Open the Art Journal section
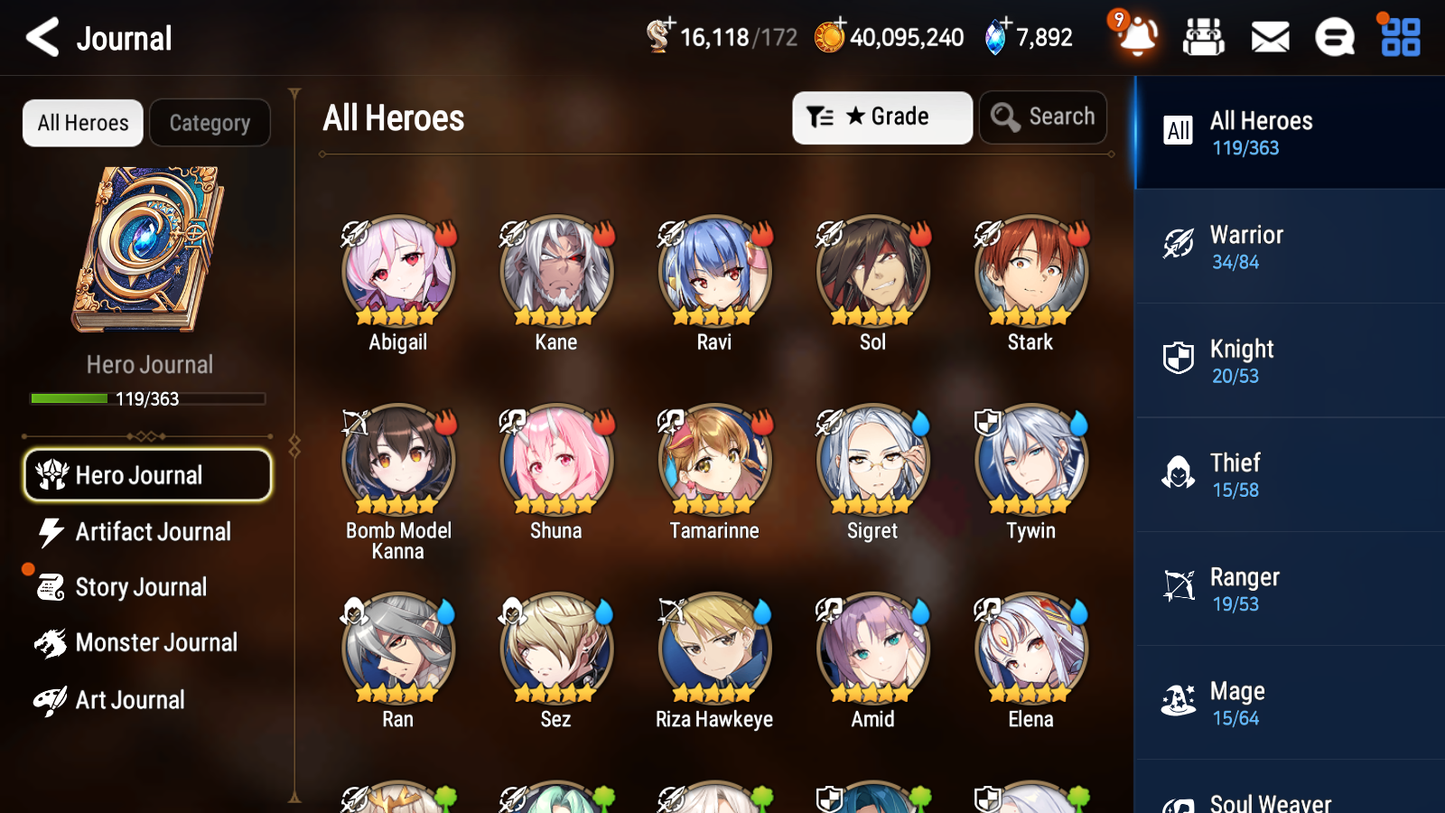This screenshot has height=813, width=1445. coord(128,699)
